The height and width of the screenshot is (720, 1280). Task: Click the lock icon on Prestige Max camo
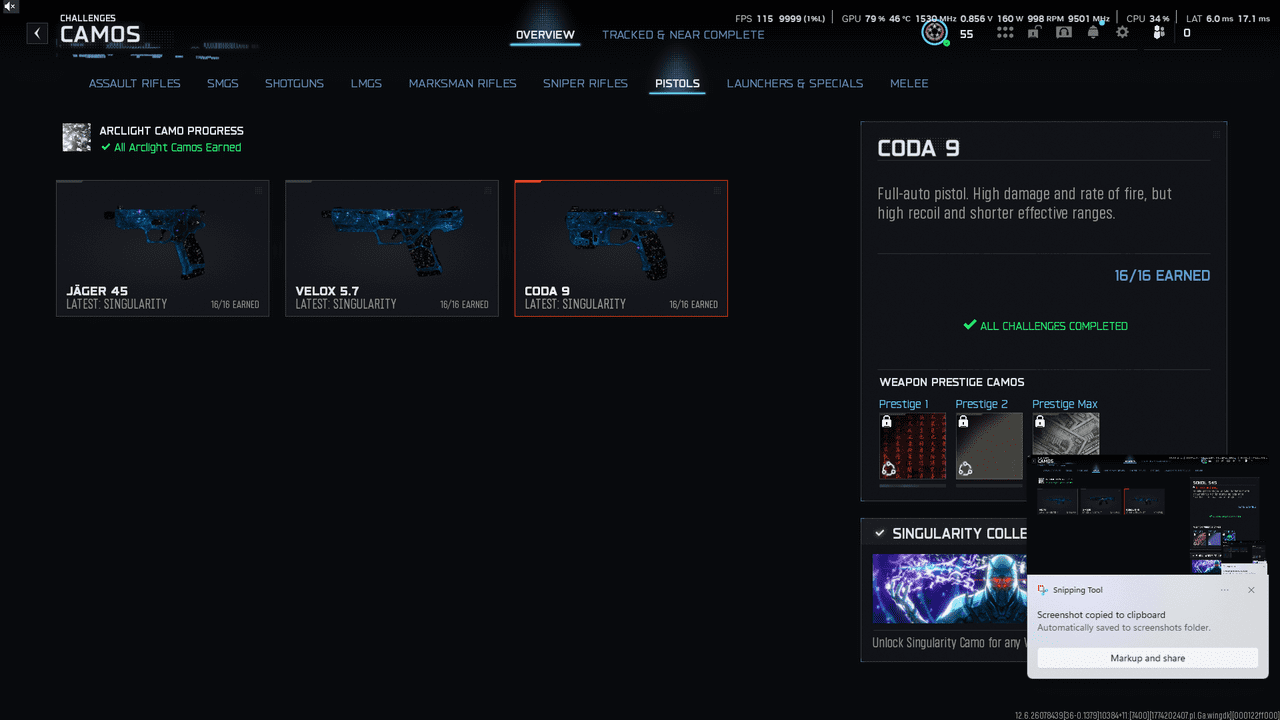point(1040,421)
